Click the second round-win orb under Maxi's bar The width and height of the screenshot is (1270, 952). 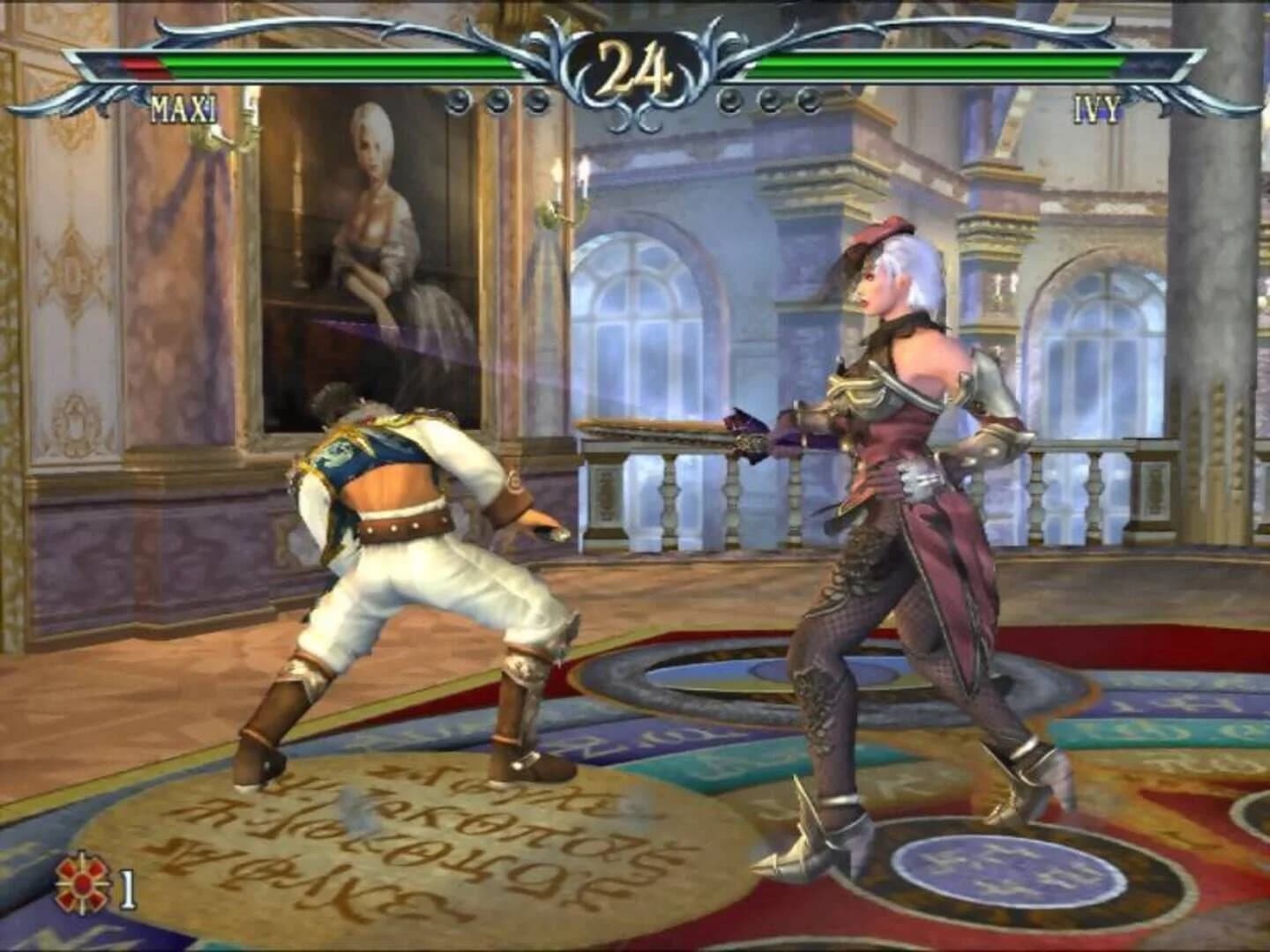point(495,101)
